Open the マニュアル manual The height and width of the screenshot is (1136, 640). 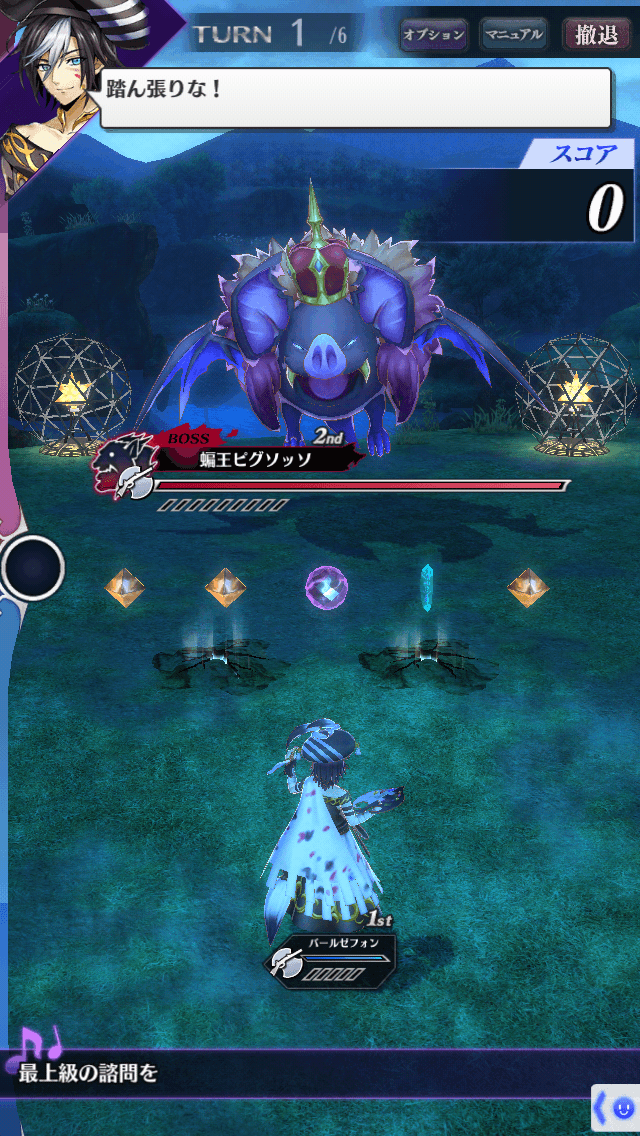pyautogui.click(x=513, y=35)
